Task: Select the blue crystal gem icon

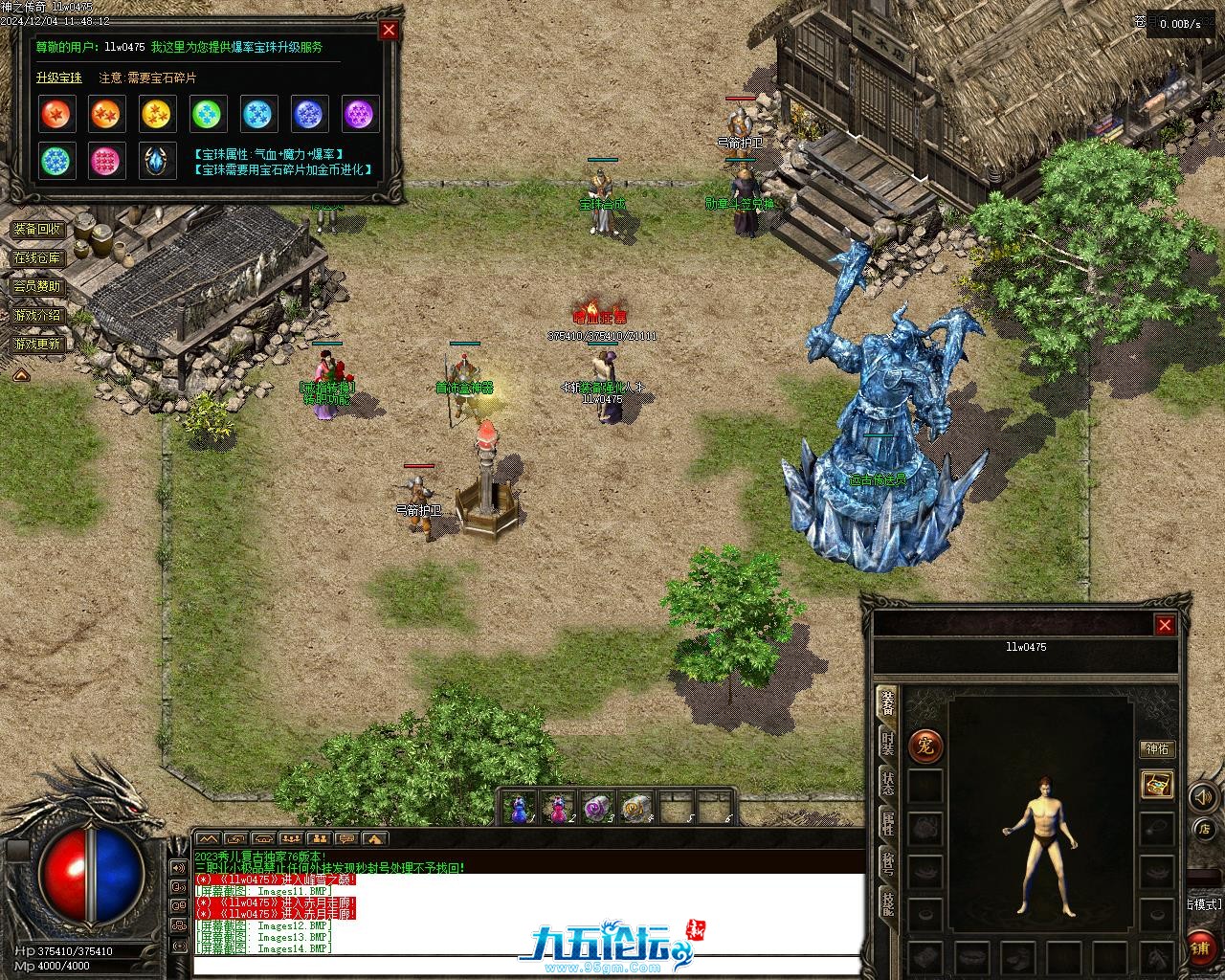Action: tap(158, 161)
